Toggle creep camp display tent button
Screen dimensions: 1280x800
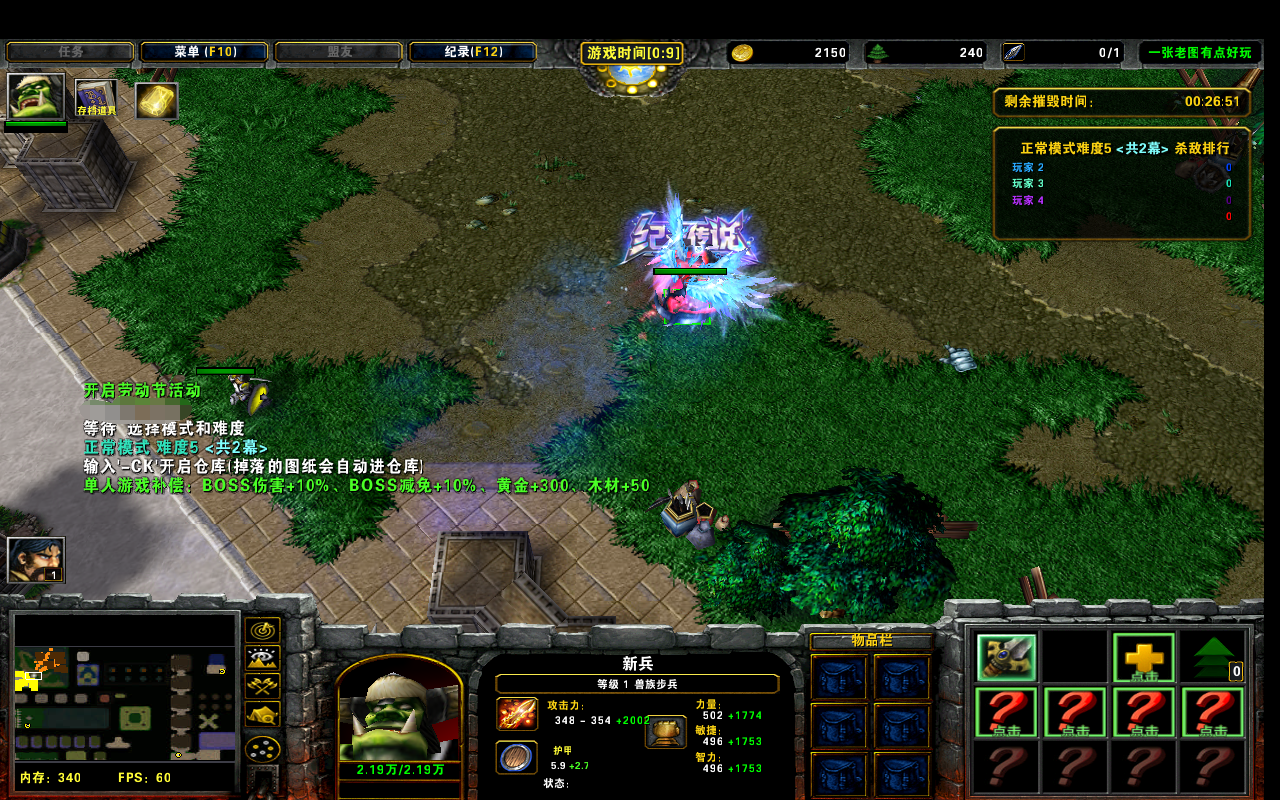coord(263,714)
